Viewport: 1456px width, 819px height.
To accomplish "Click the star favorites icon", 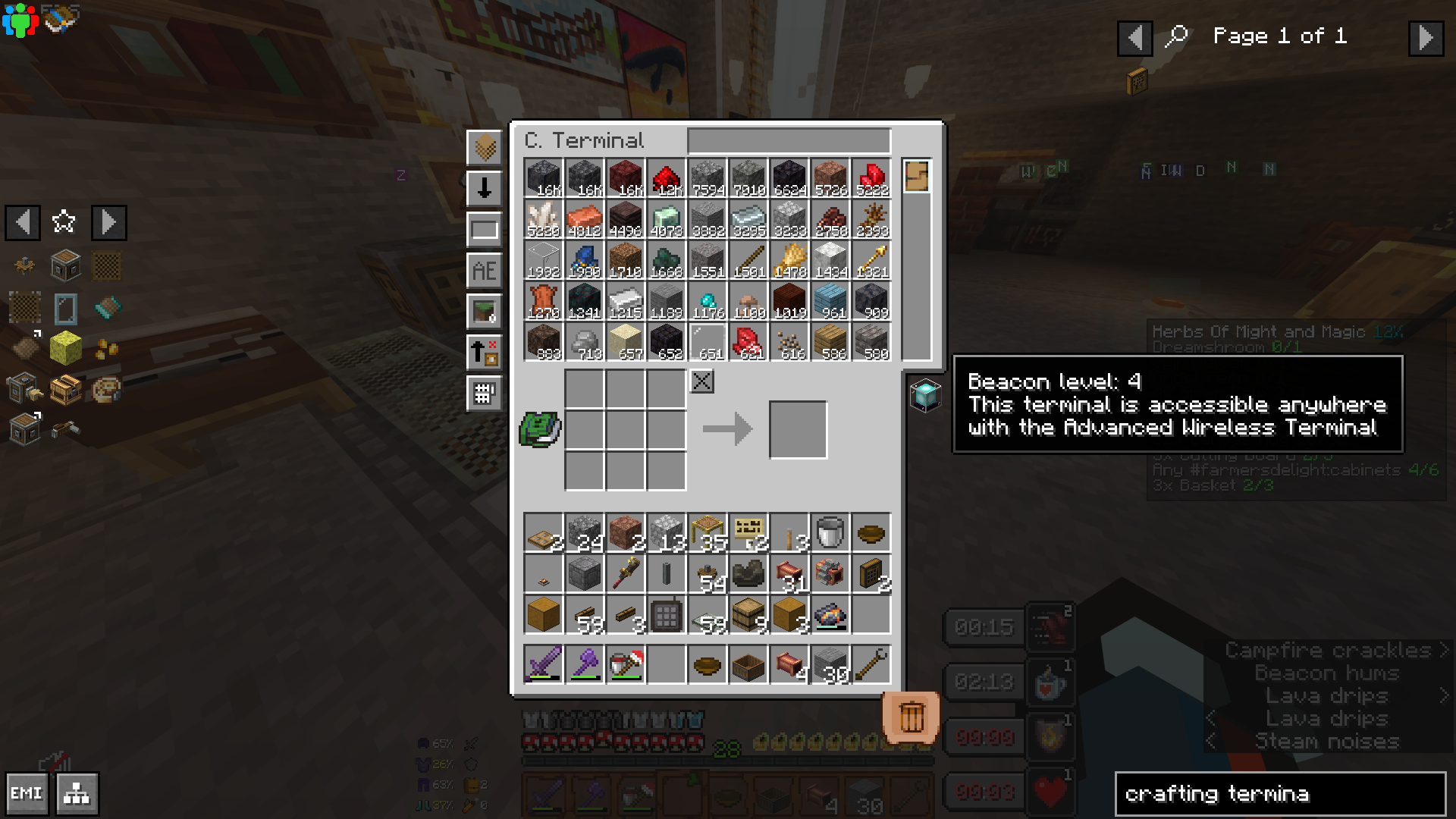I will (64, 221).
